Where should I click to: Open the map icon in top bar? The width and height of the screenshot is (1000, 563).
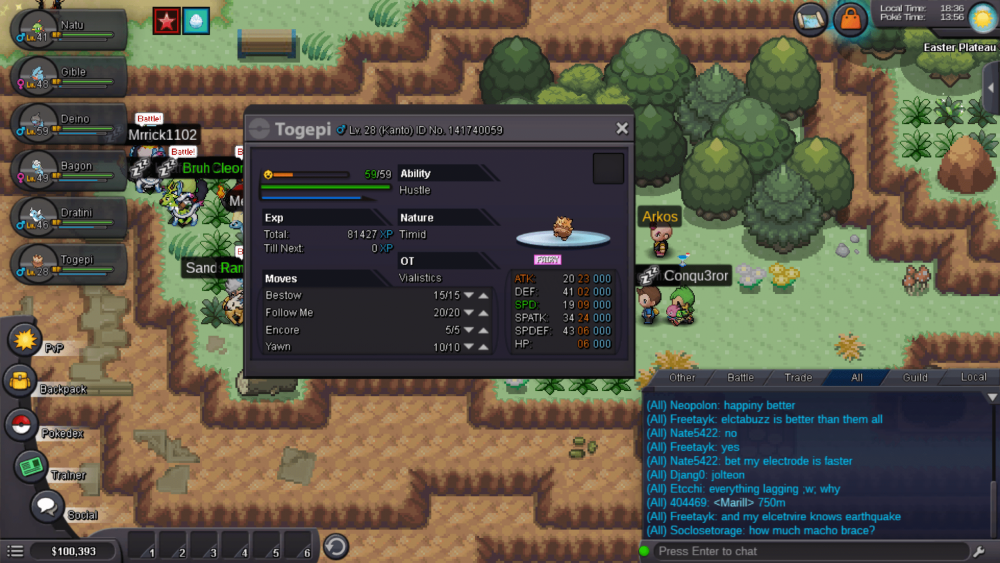click(x=811, y=17)
